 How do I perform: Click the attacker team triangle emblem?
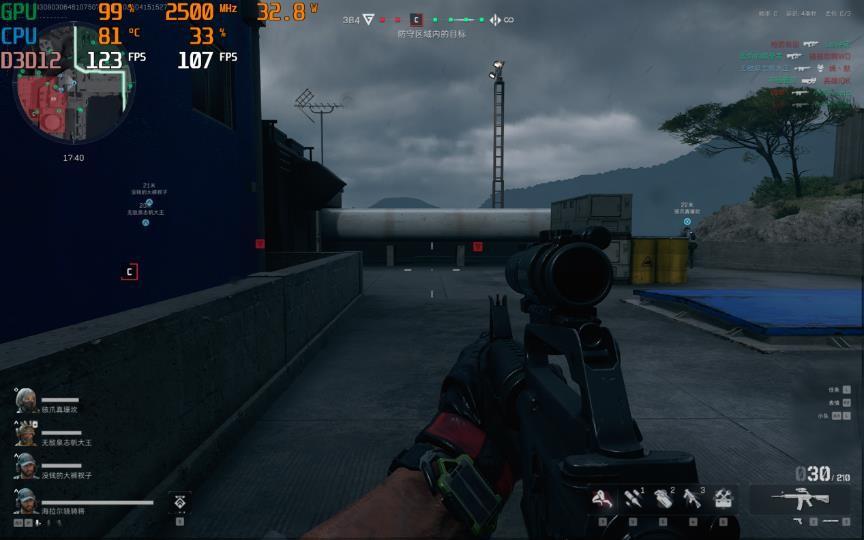[368, 20]
